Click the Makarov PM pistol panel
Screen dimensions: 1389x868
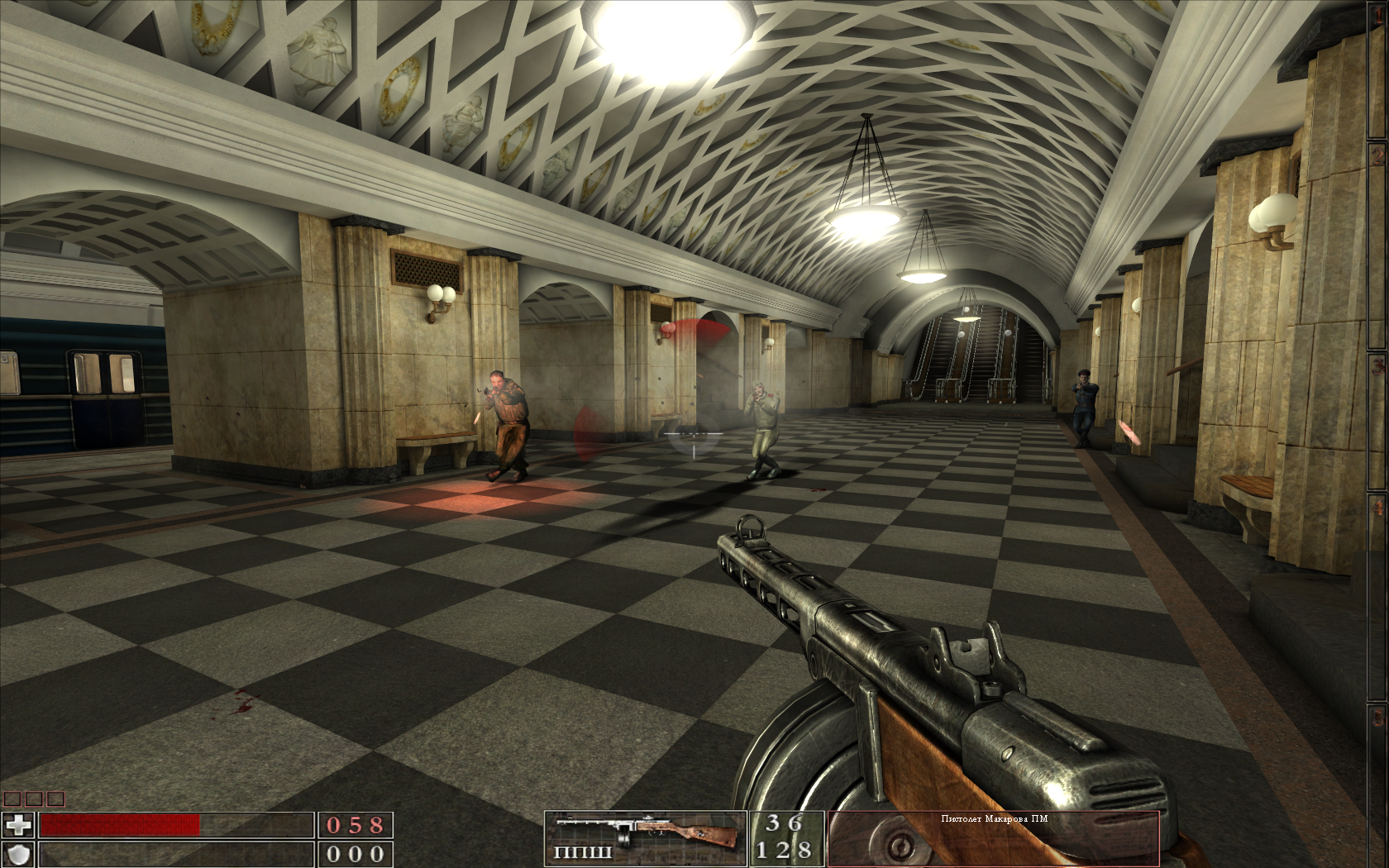tap(993, 838)
